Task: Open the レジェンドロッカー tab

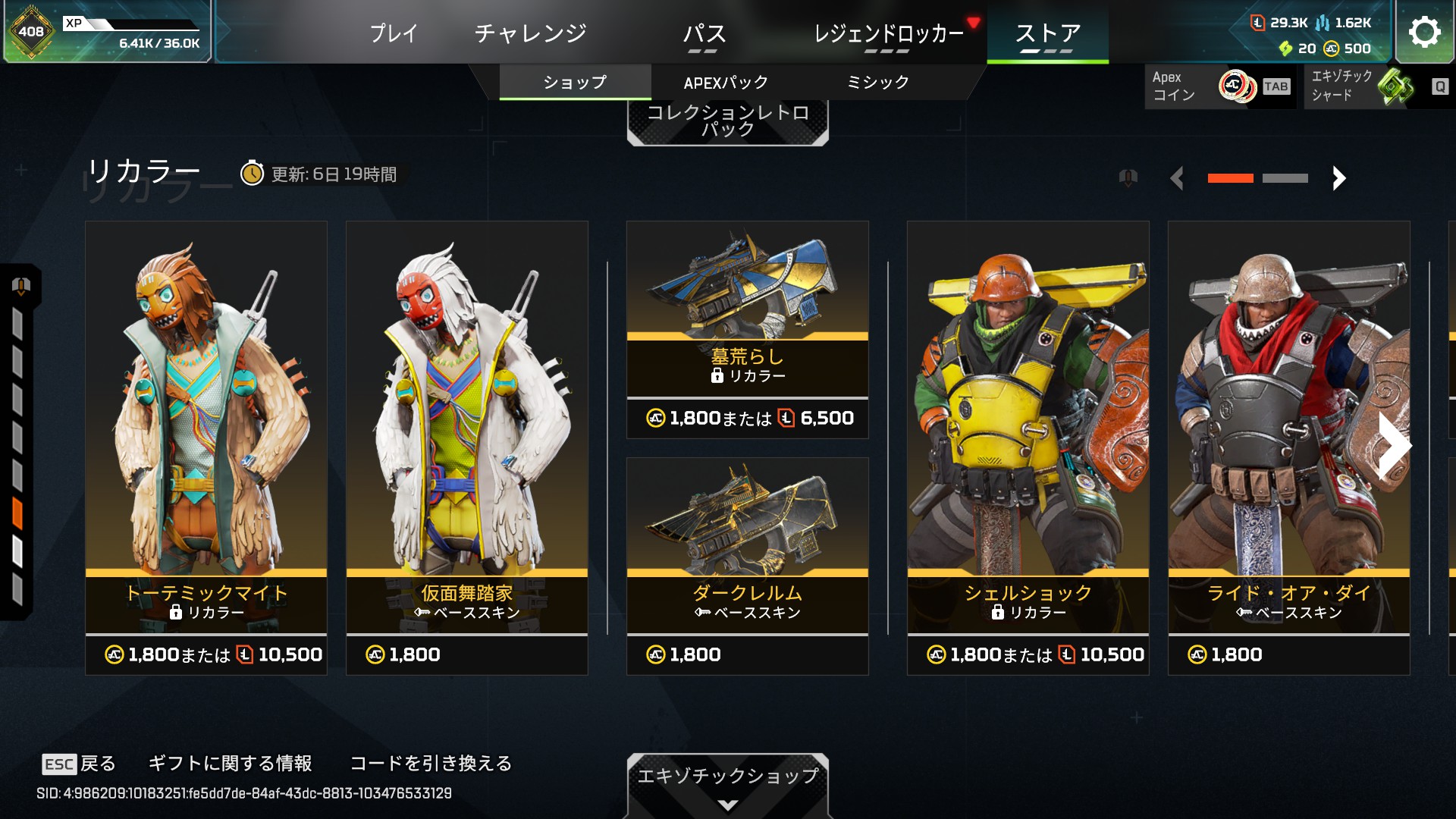Action: tap(888, 33)
